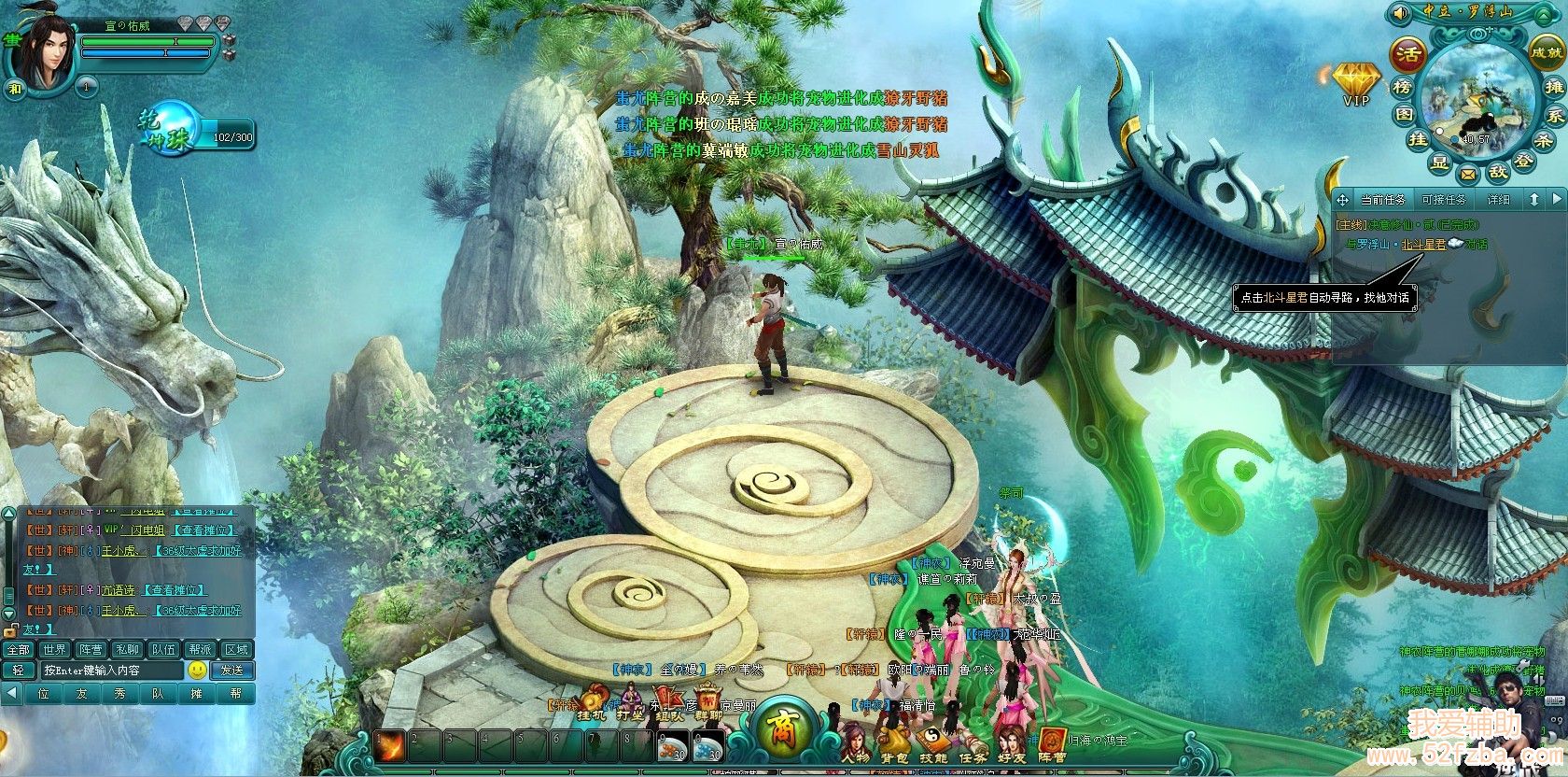The image size is (1568, 777).
Task: Open the VIP diamond panel
Action: coord(1356,81)
